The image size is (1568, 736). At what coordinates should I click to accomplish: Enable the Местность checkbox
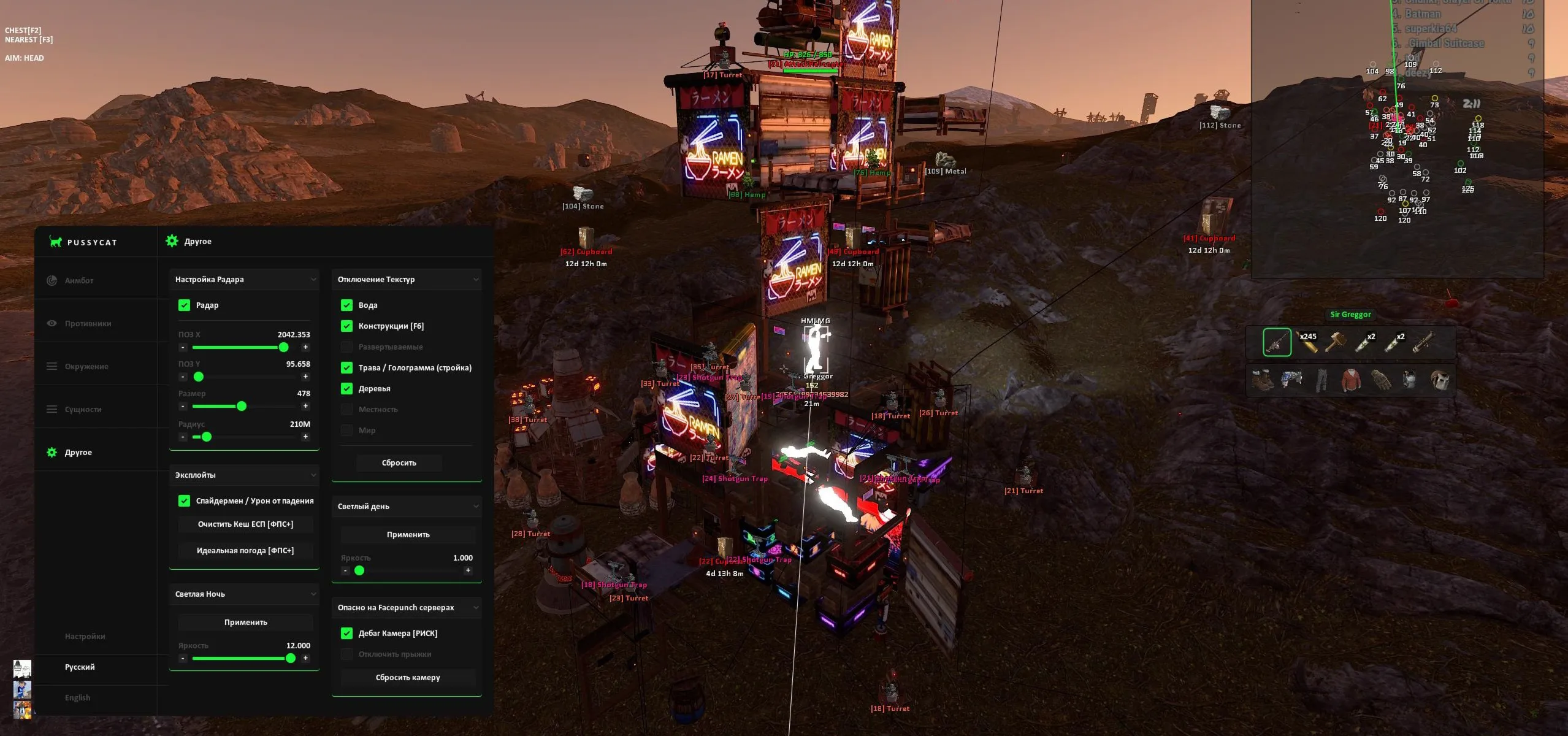pos(346,409)
